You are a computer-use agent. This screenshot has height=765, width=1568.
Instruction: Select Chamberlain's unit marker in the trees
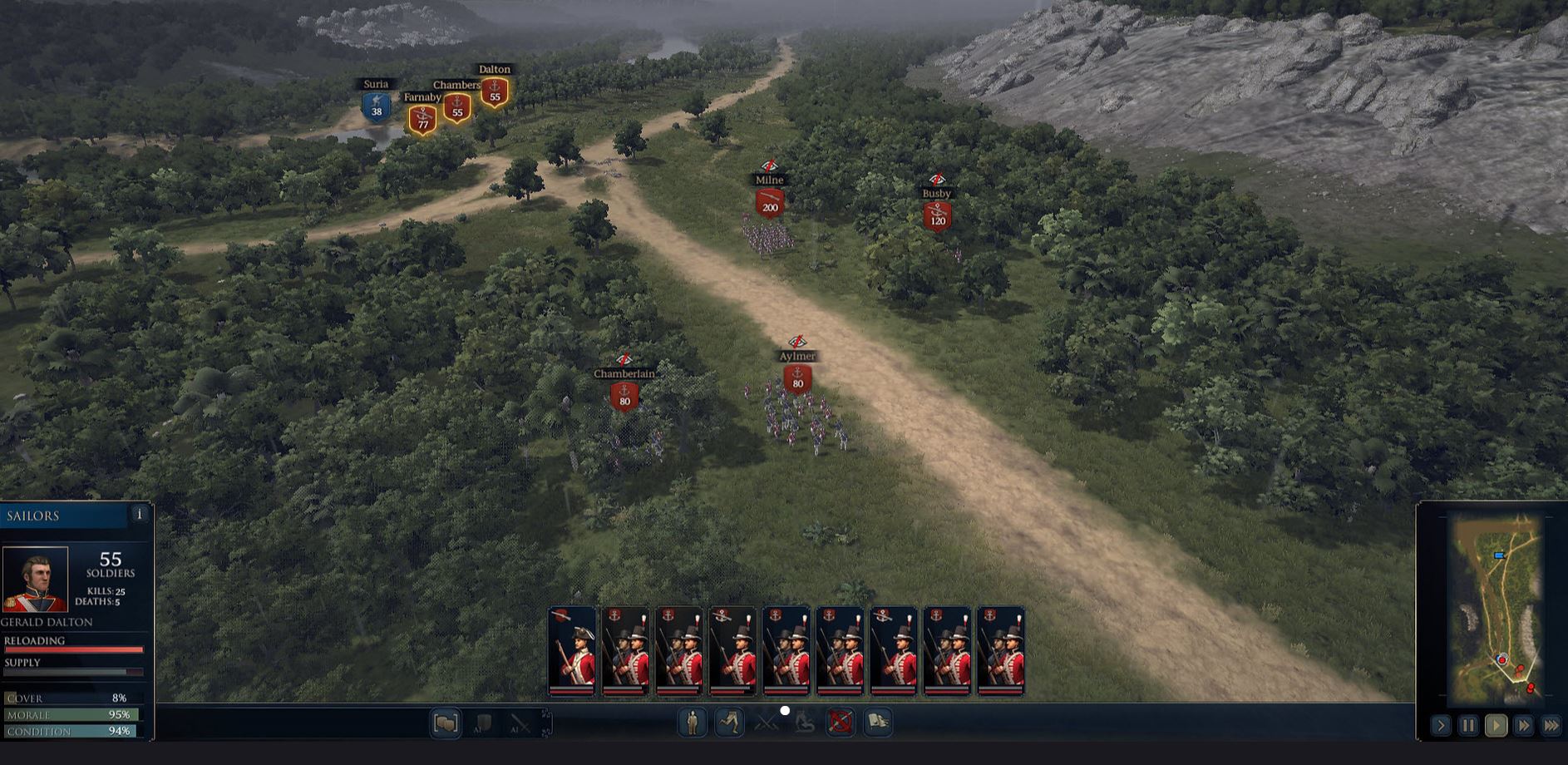pos(624,397)
